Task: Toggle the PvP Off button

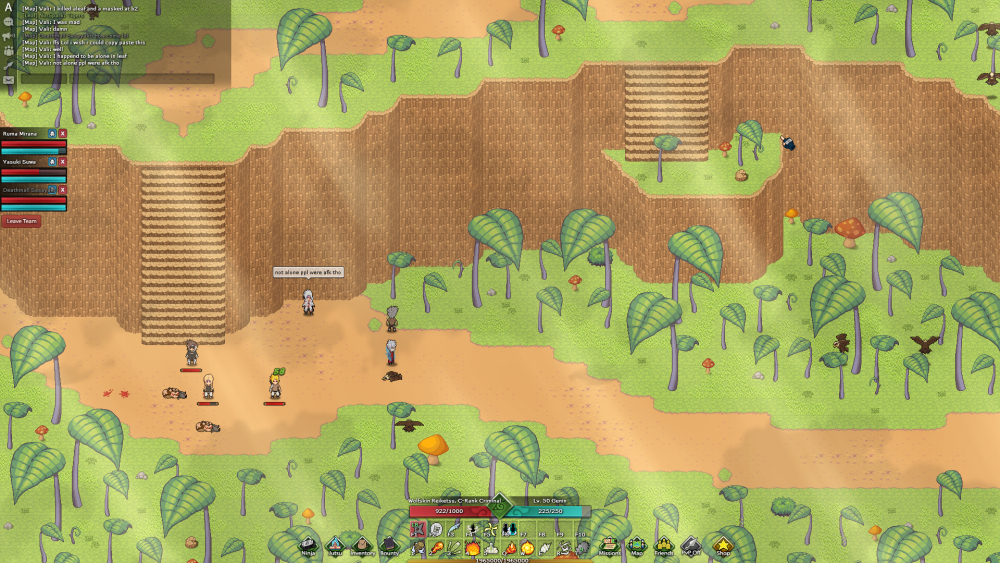Action: (691, 545)
